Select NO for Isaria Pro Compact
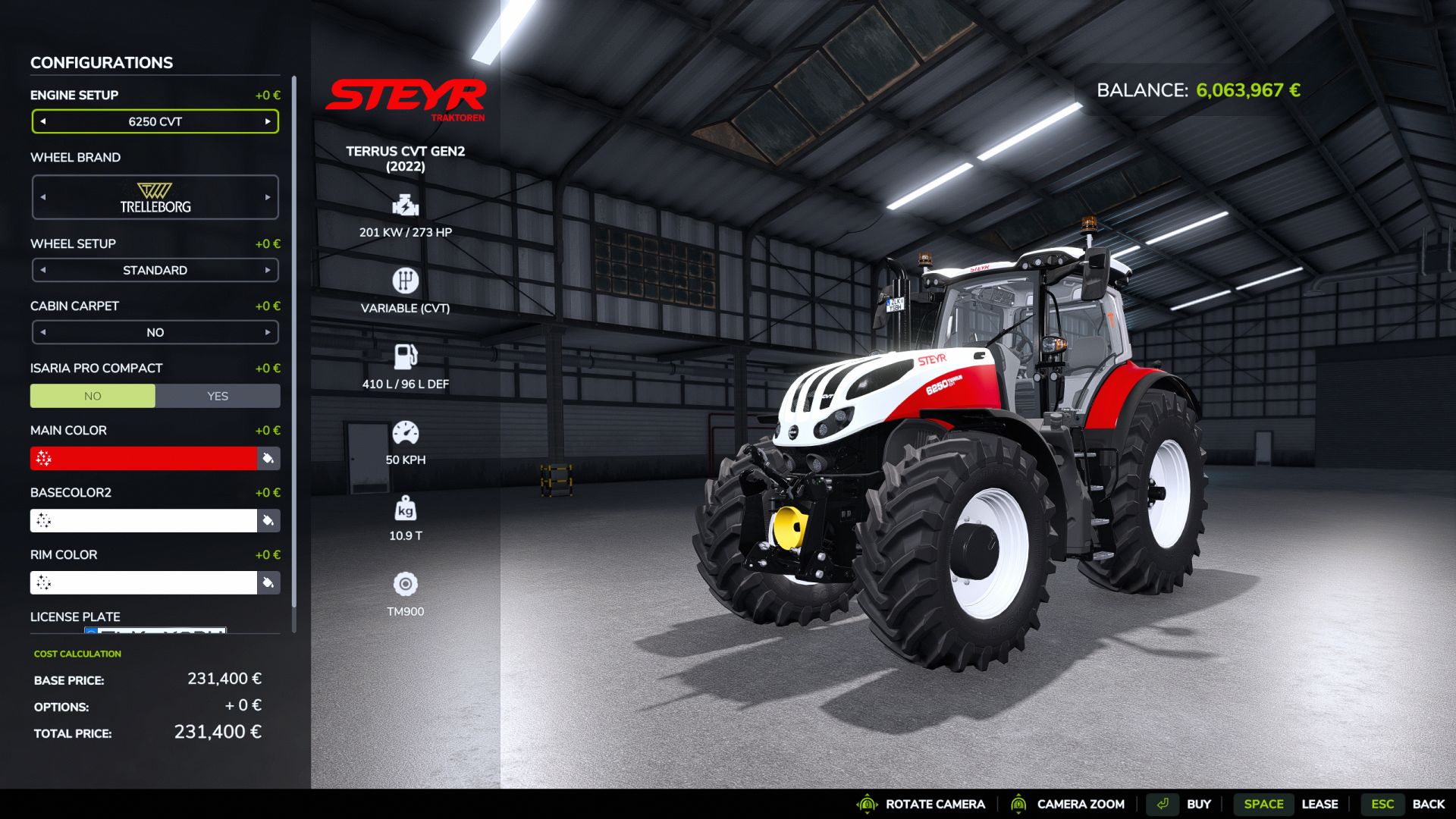The height and width of the screenshot is (819, 1456). (93, 395)
